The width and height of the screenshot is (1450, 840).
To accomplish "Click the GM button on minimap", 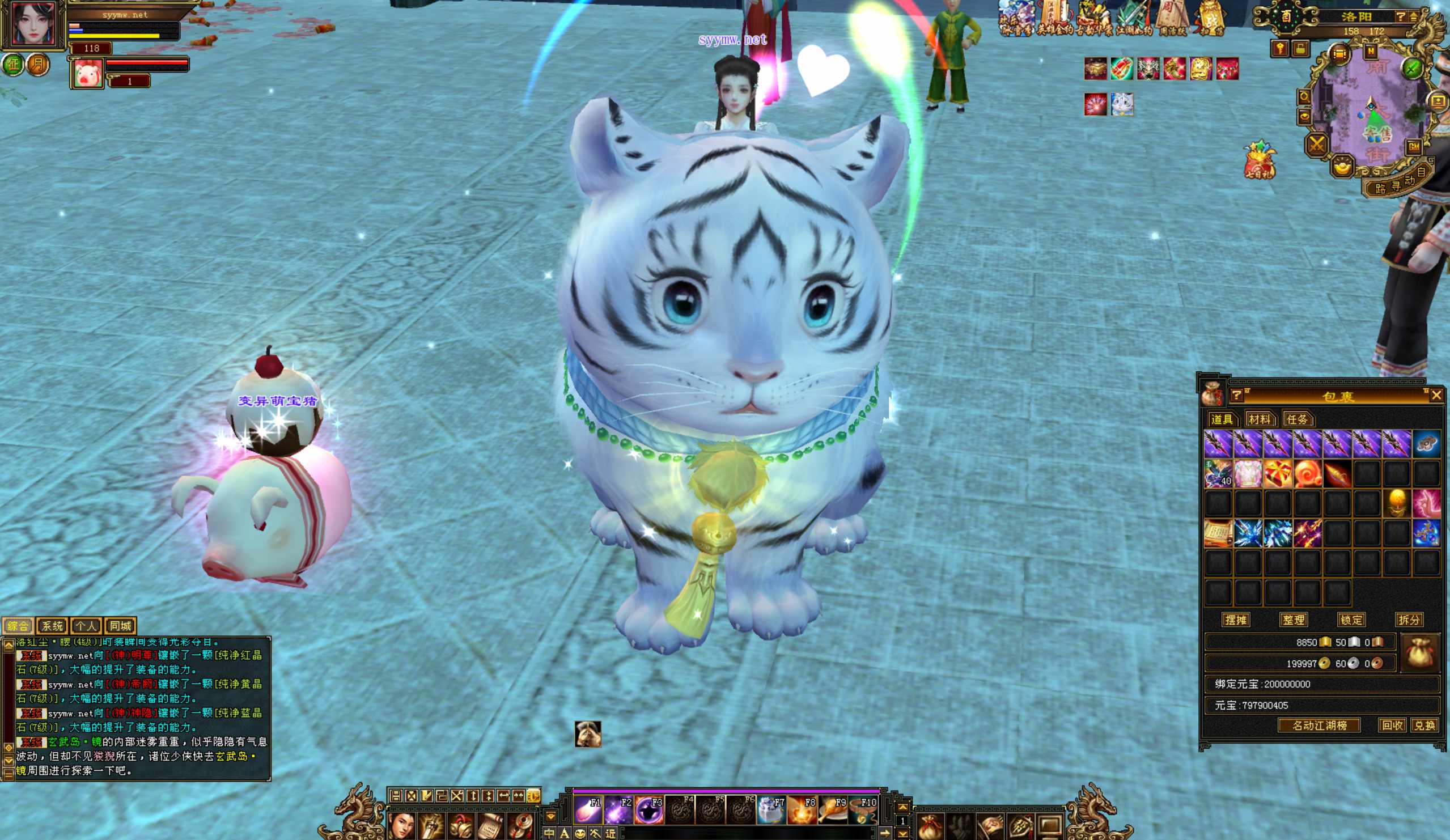I will pos(1414,147).
